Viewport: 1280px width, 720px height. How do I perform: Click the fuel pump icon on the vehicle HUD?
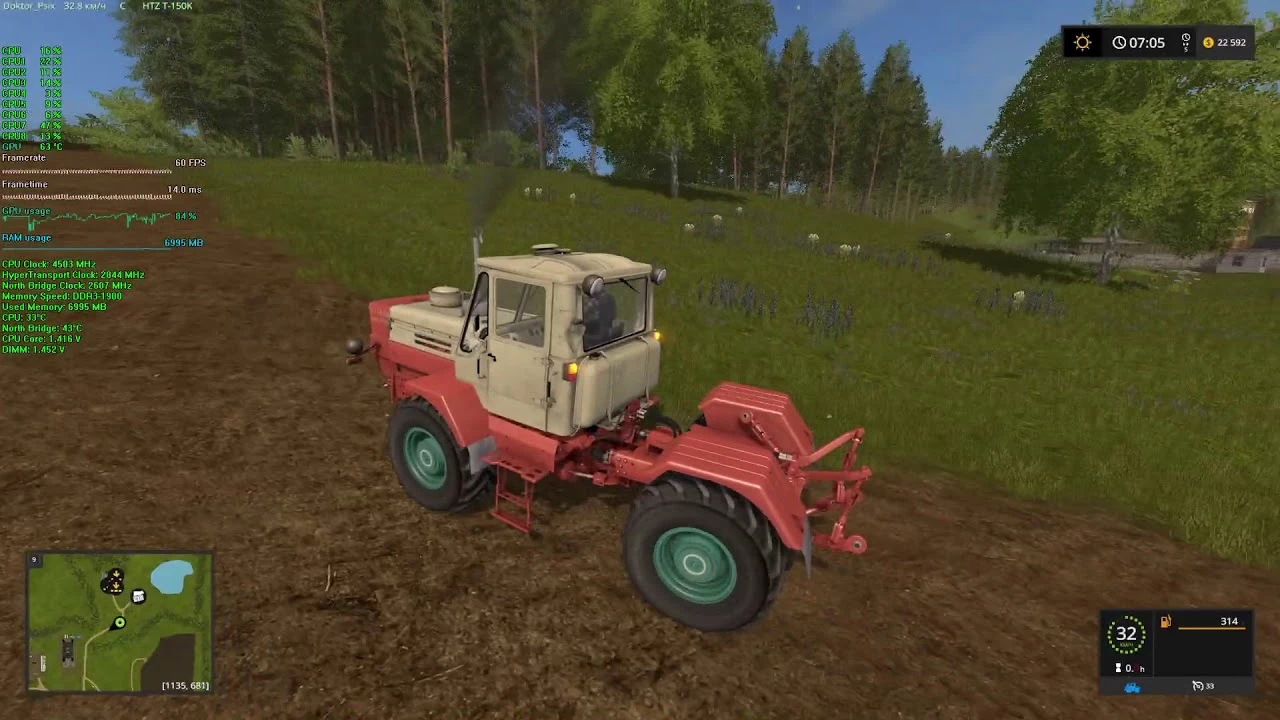(x=1165, y=621)
